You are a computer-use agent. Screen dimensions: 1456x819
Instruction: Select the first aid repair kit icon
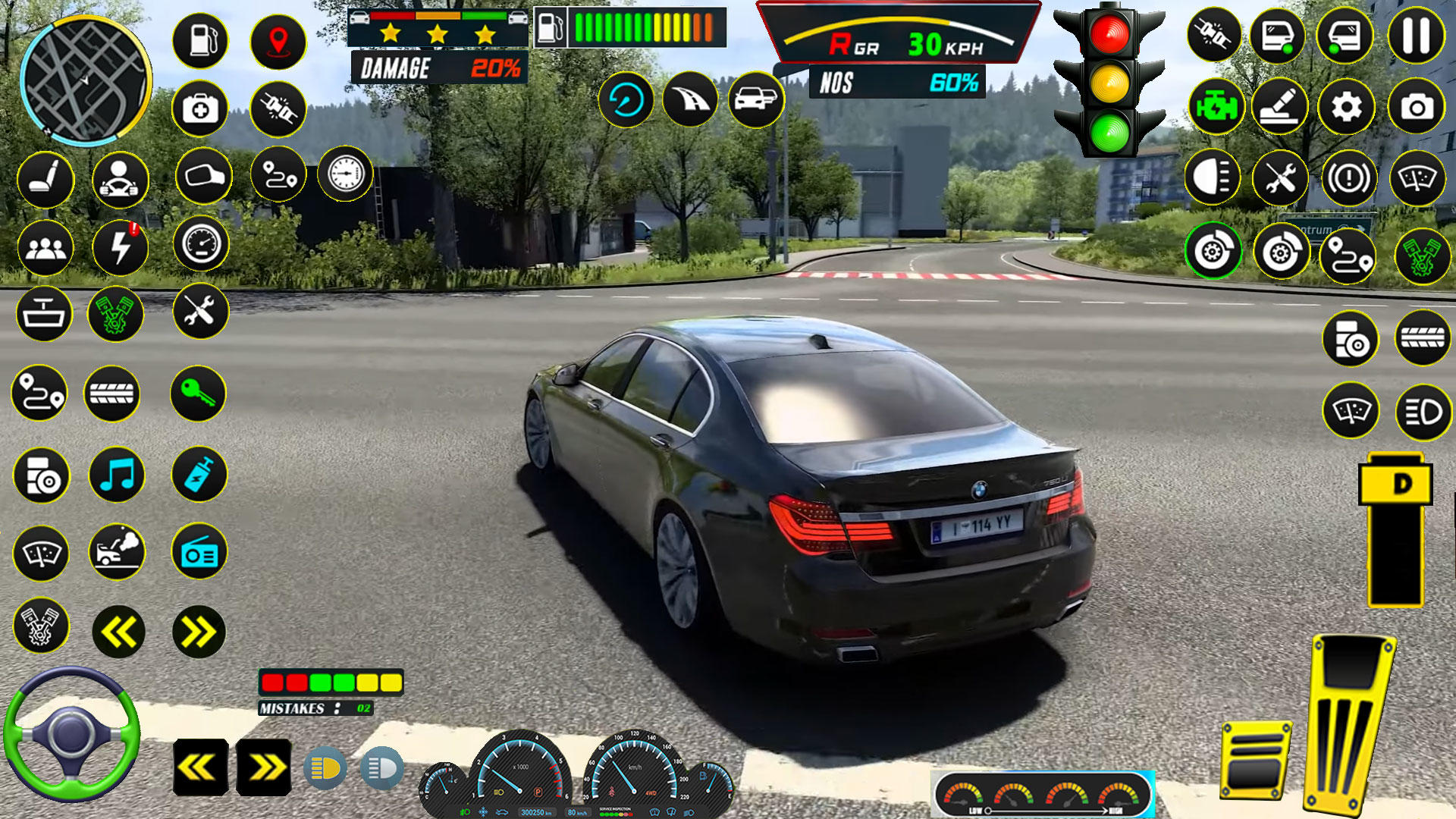pos(199,110)
